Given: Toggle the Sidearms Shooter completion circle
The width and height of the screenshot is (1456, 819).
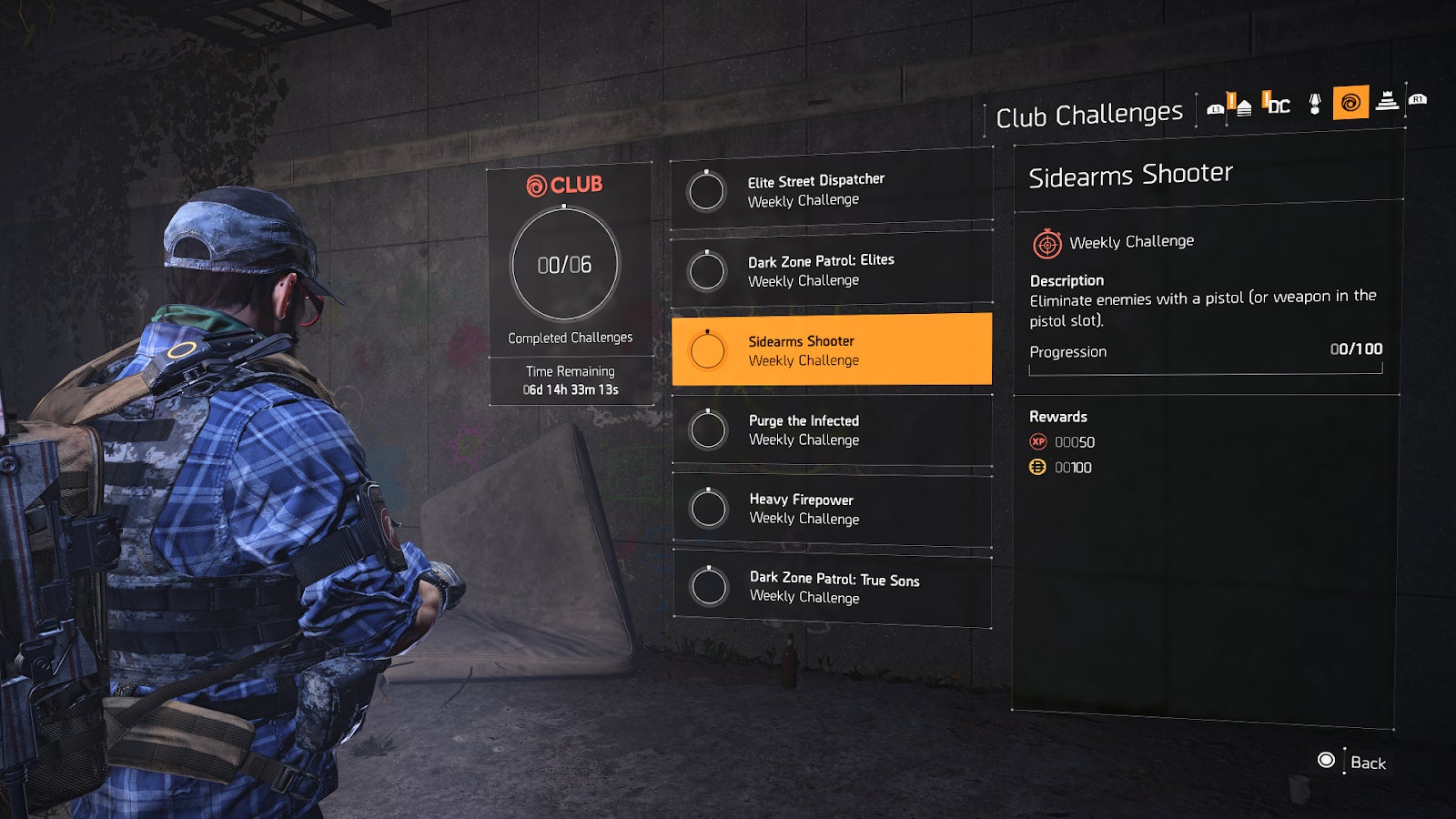Looking at the screenshot, I should pyautogui.click(x=706, y=350).
